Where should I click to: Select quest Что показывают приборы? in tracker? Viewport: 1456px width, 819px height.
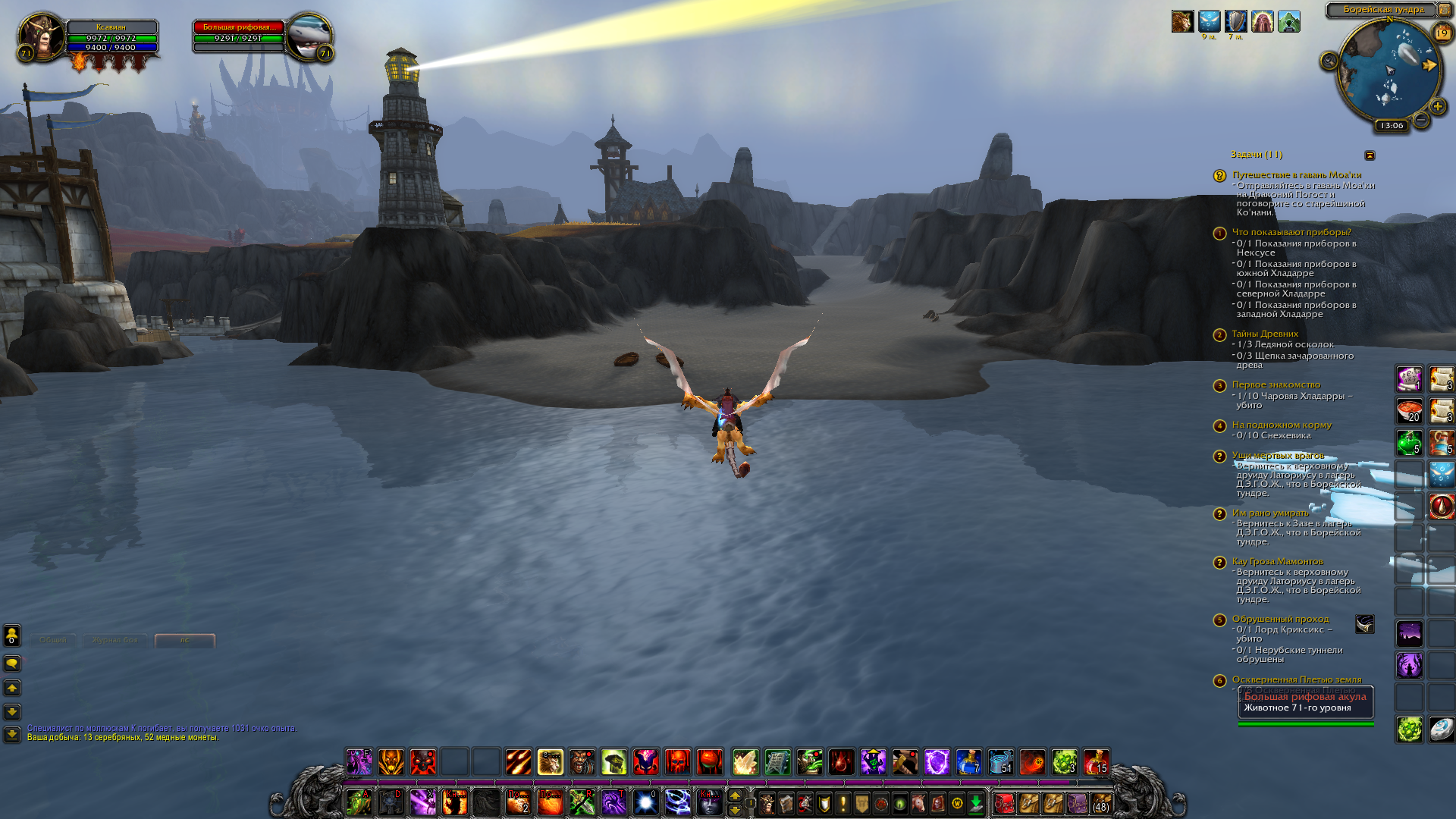1291,232
